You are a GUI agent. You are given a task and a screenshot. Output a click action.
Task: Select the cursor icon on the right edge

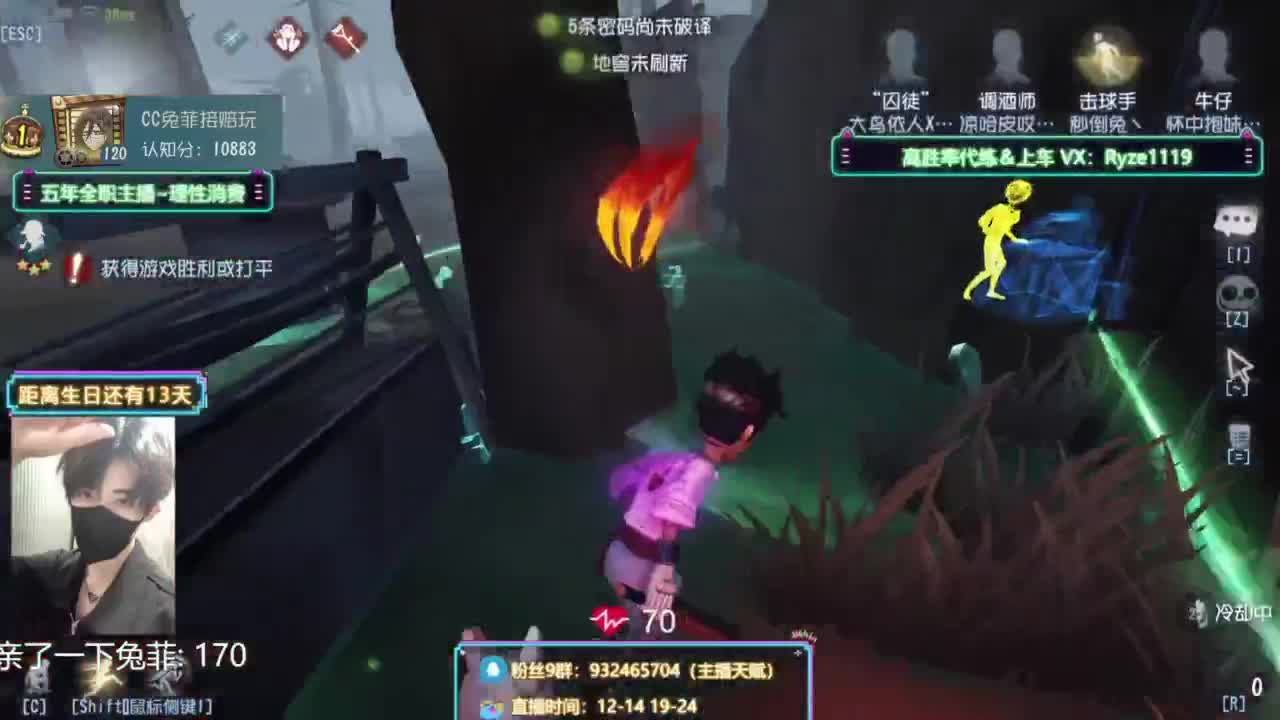tap(1240, 362)
